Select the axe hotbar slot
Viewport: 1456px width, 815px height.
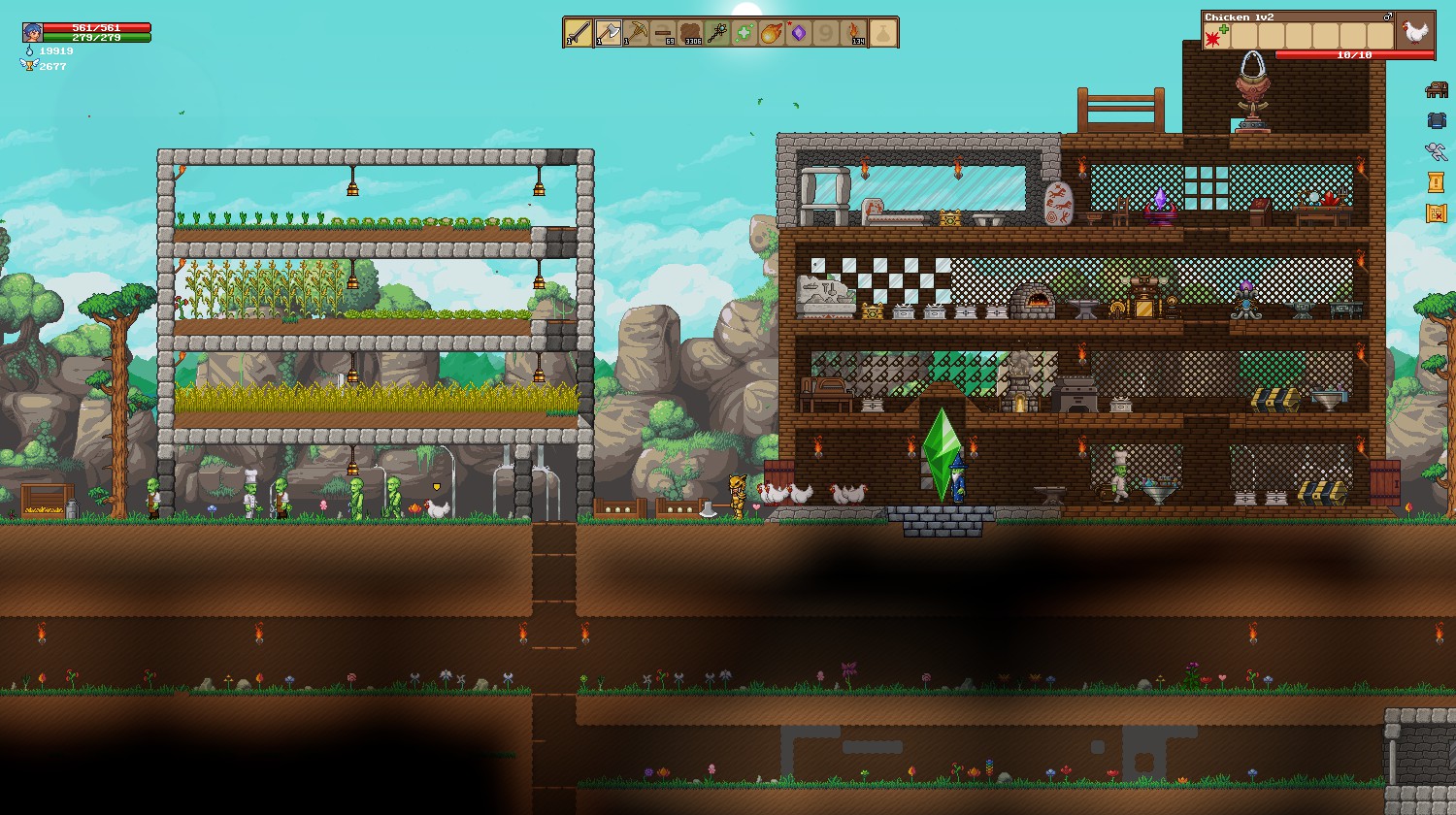point(608,33)
